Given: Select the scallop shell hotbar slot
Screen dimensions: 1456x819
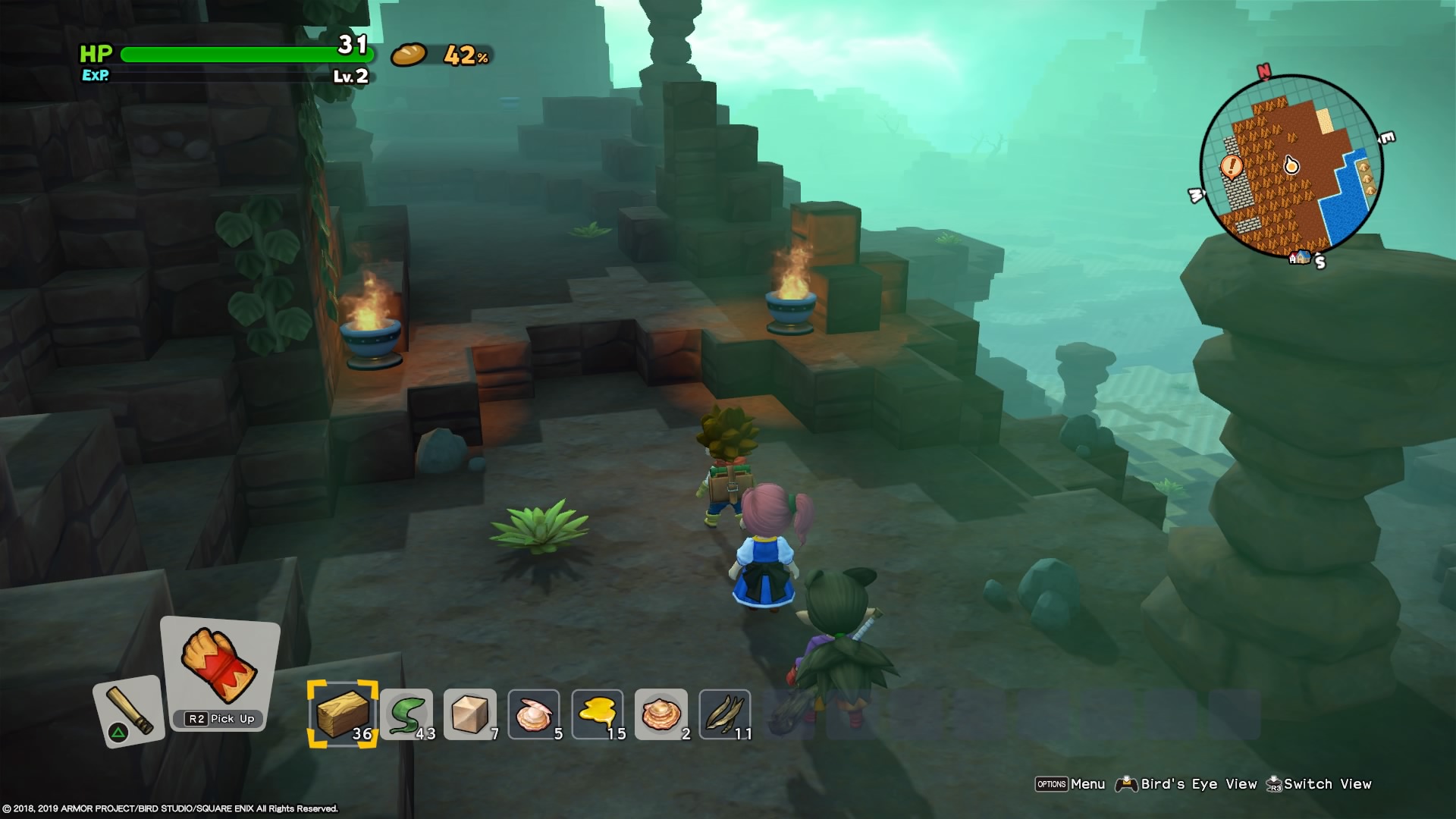Looking at the screenshot, I should (661, 714).
